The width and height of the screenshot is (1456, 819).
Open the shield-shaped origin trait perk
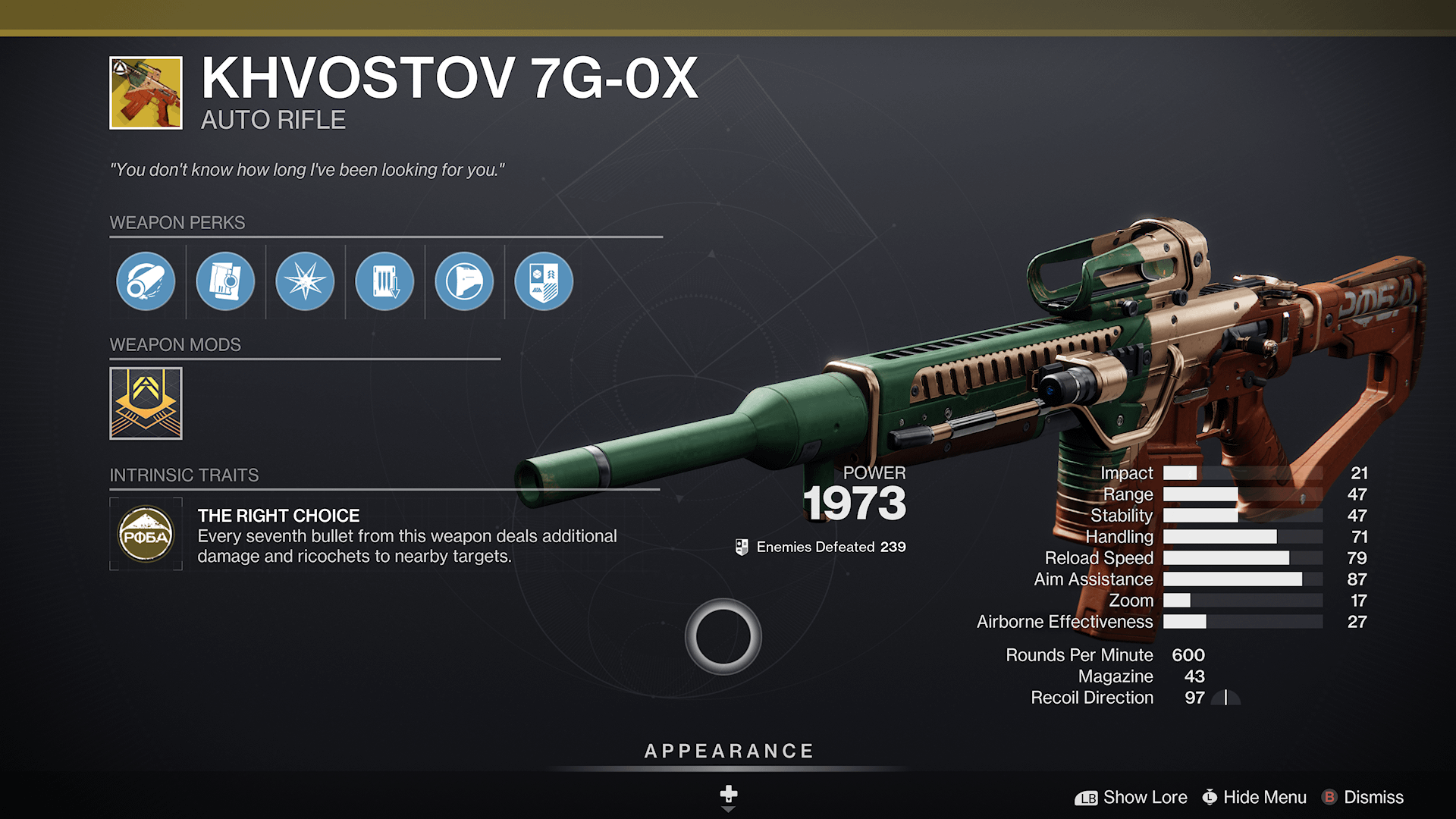542,281
